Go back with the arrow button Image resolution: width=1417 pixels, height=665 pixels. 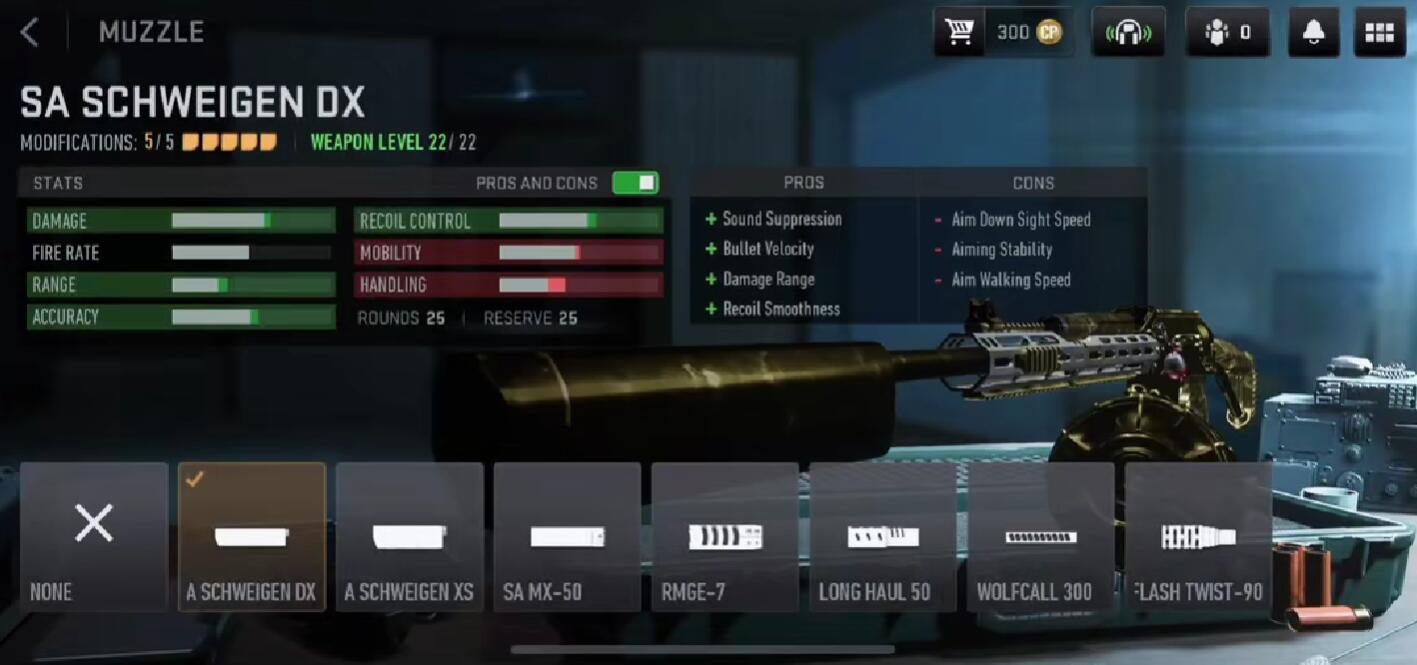point(30,32)
